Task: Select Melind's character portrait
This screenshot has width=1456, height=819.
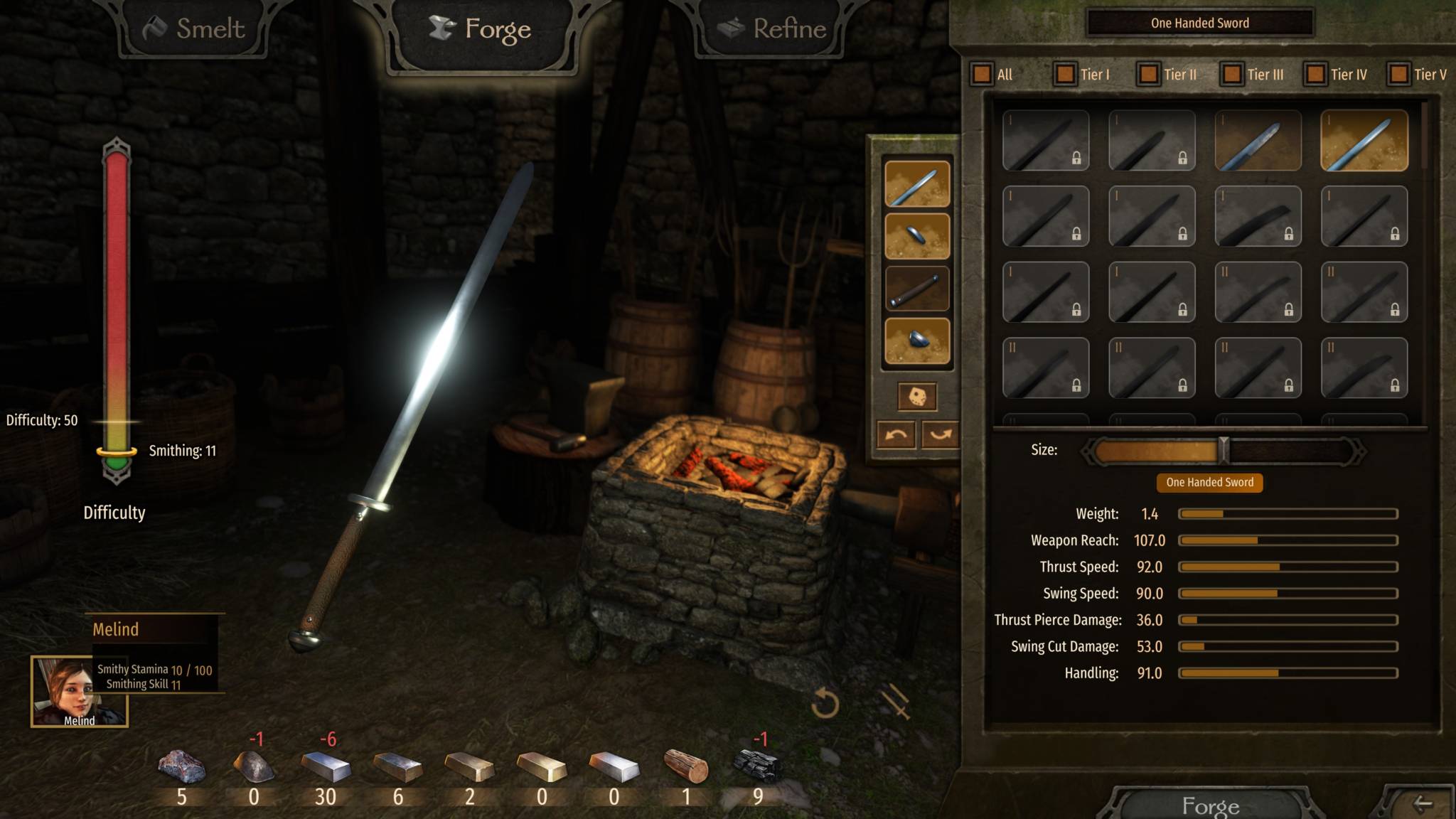Action: 79,691
